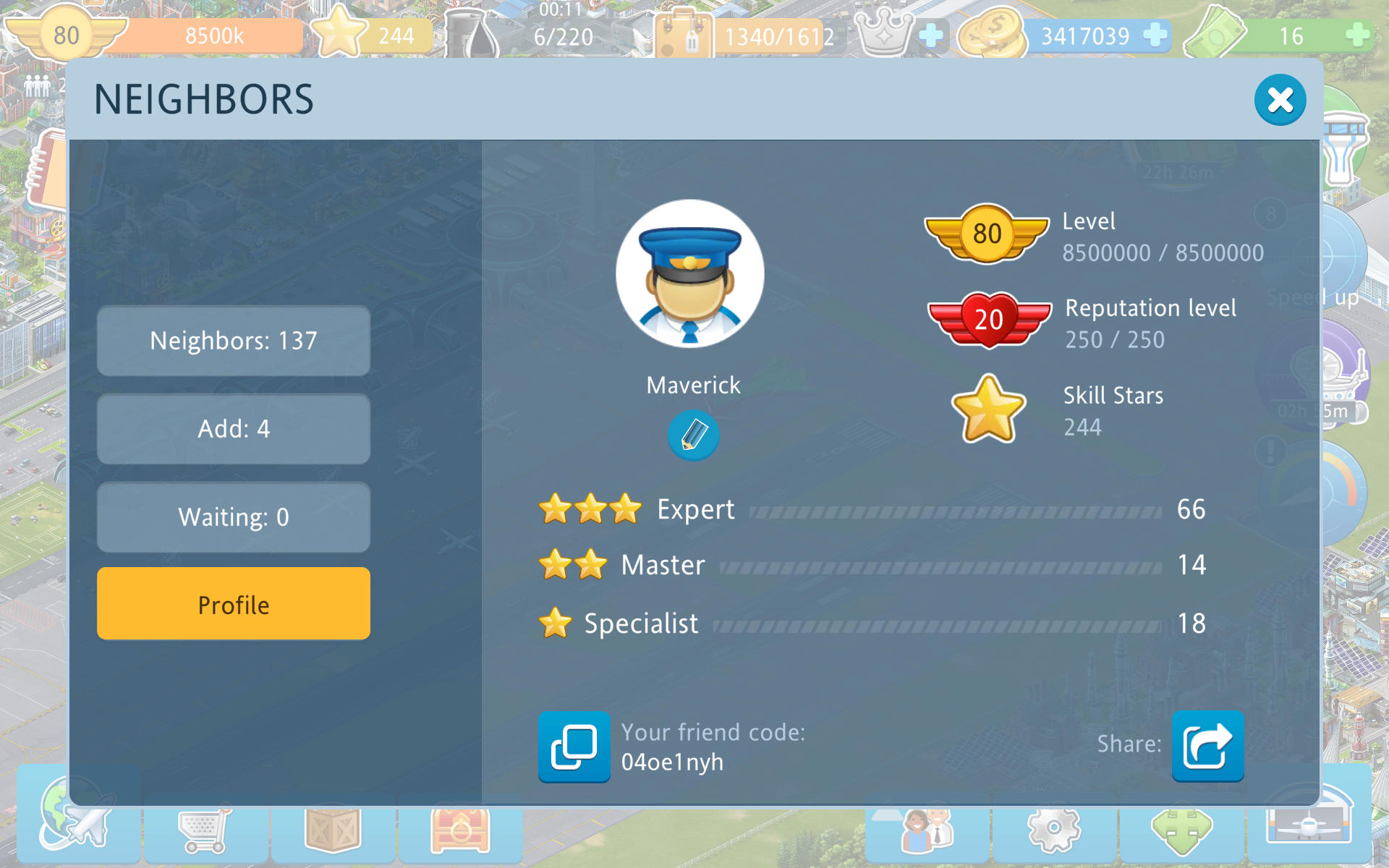This screenshot has width=1389, height=868.
Task: Open the airplane hangar button
Action: pyautogui.click(x=1309, y=825)
